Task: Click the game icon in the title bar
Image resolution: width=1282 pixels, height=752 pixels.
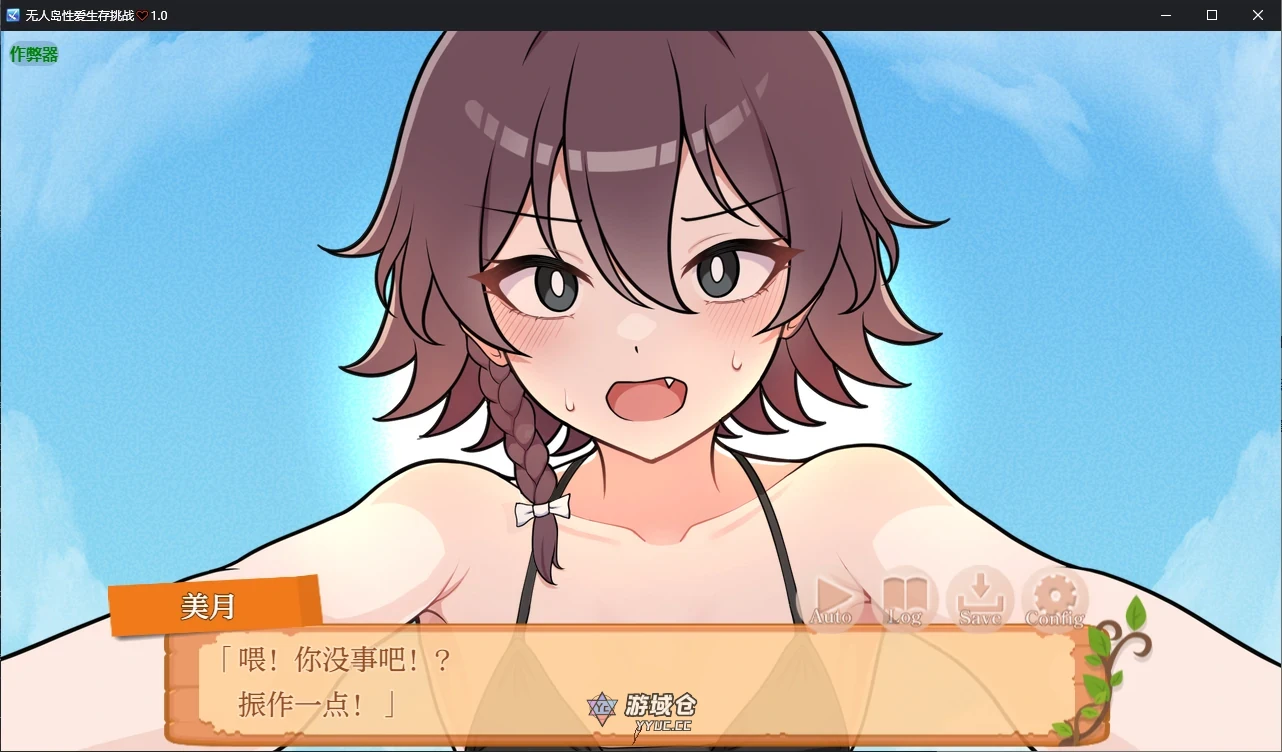Action: tap(11, 15)
